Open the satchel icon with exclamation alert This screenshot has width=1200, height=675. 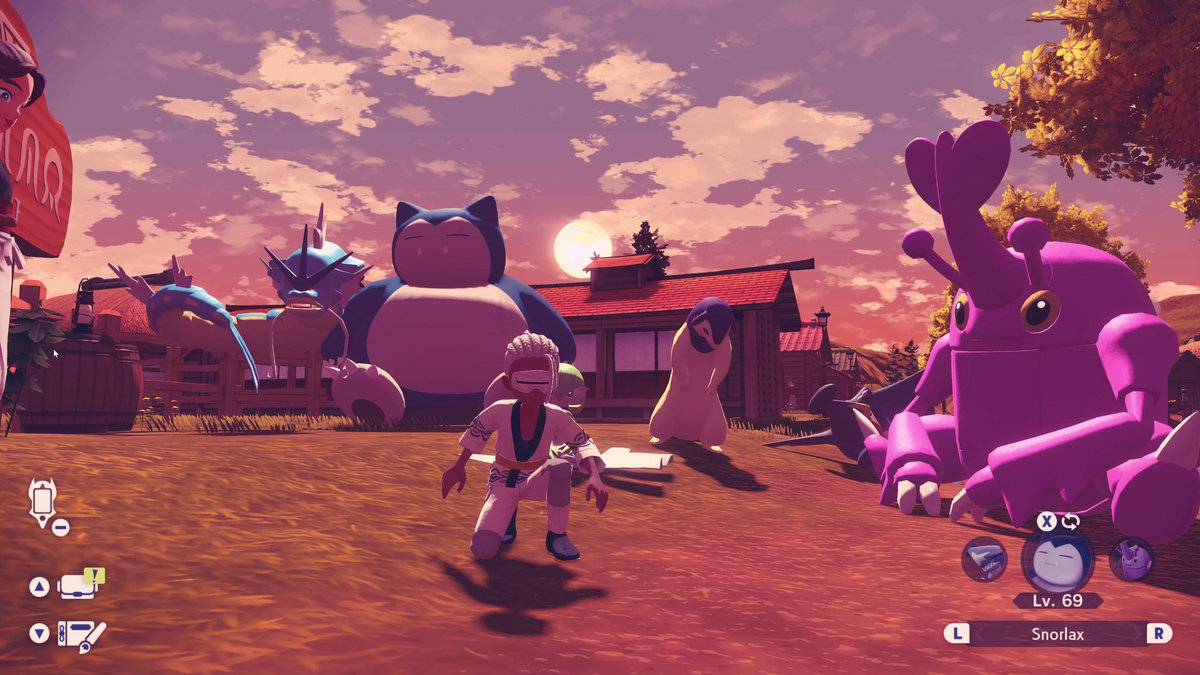78,585
